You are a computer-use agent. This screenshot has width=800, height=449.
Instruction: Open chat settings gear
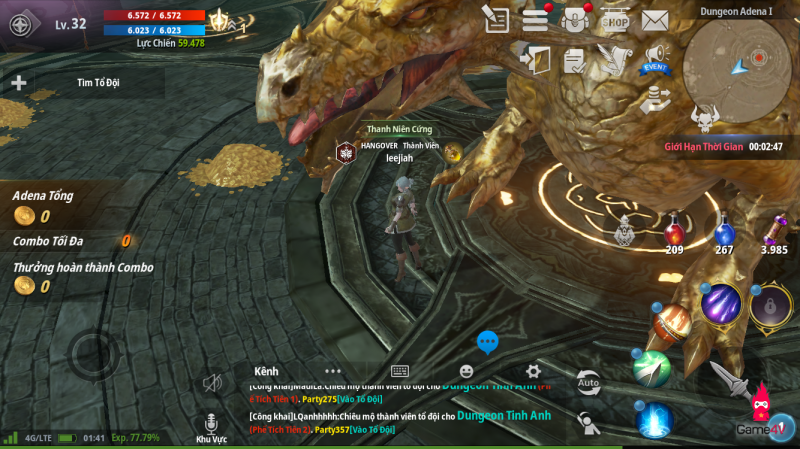tap(533, 370)
